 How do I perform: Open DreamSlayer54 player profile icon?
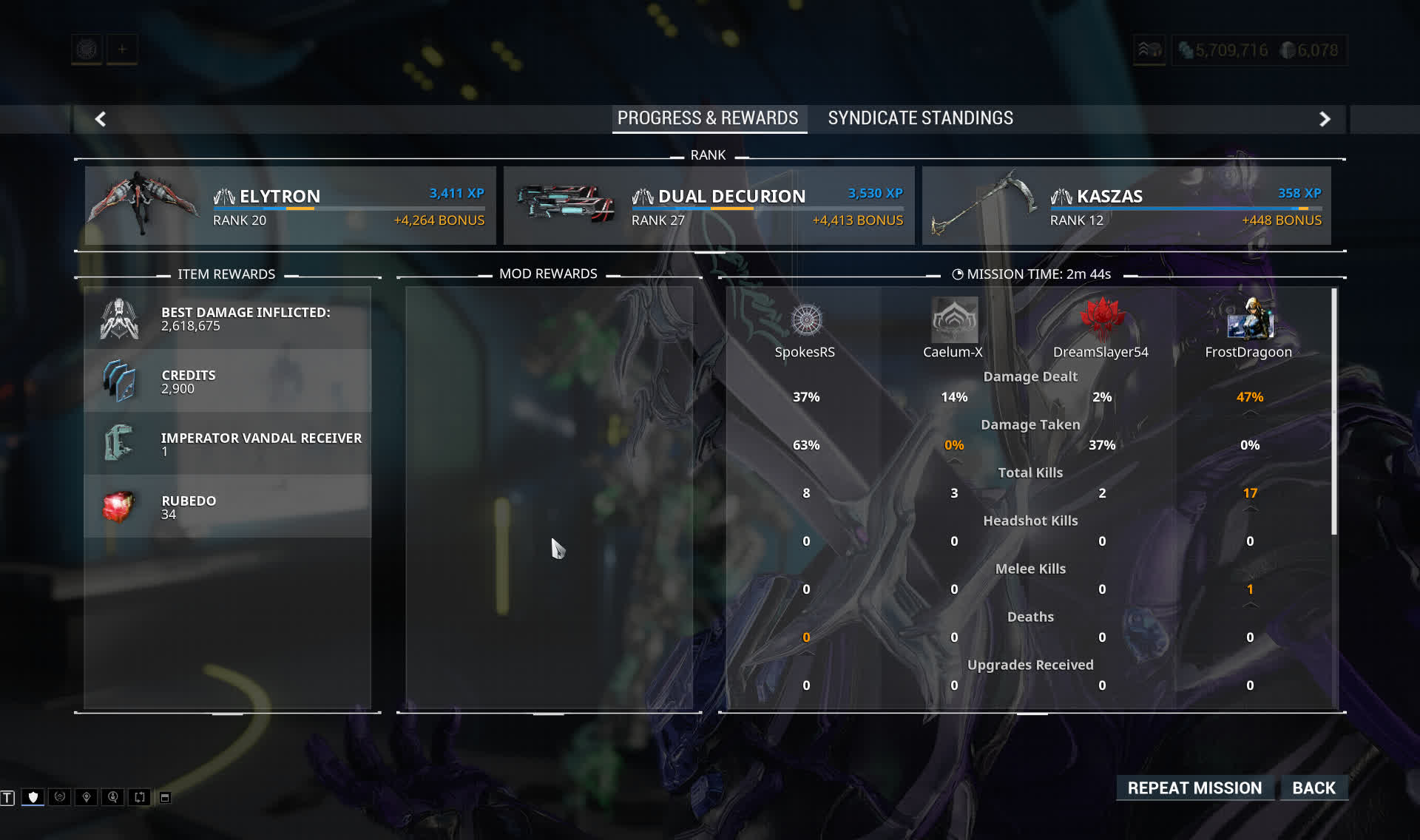(x=1102, y=320)
